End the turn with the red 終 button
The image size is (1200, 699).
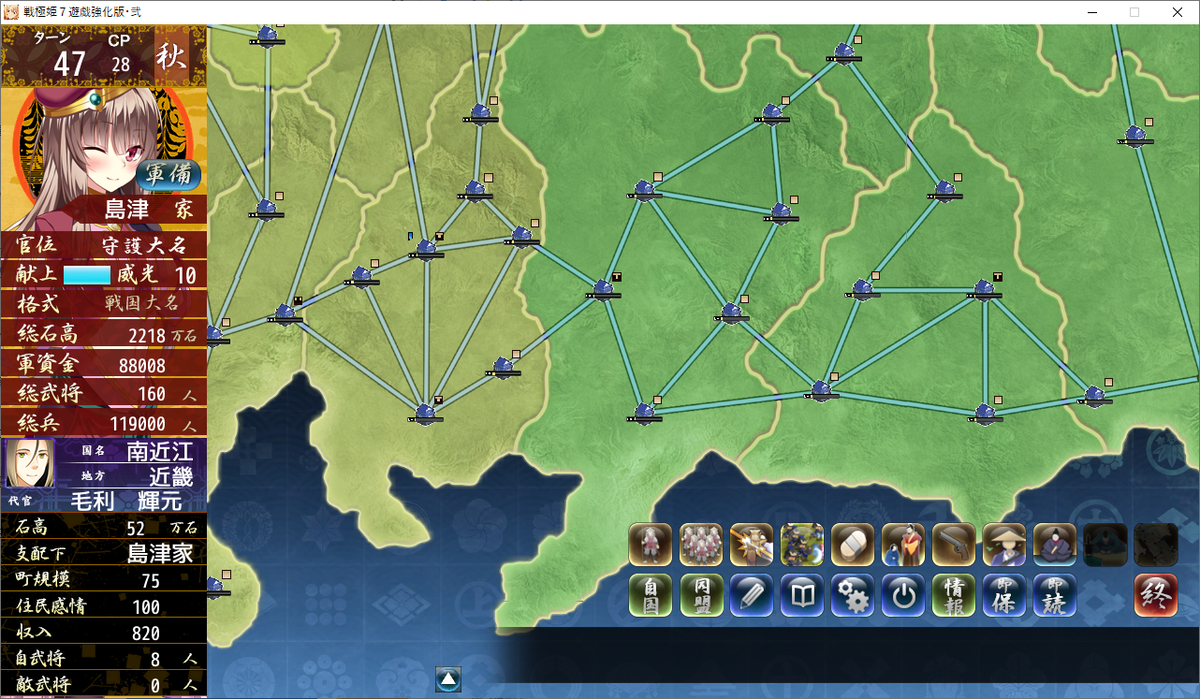[x=1155, y=595]
